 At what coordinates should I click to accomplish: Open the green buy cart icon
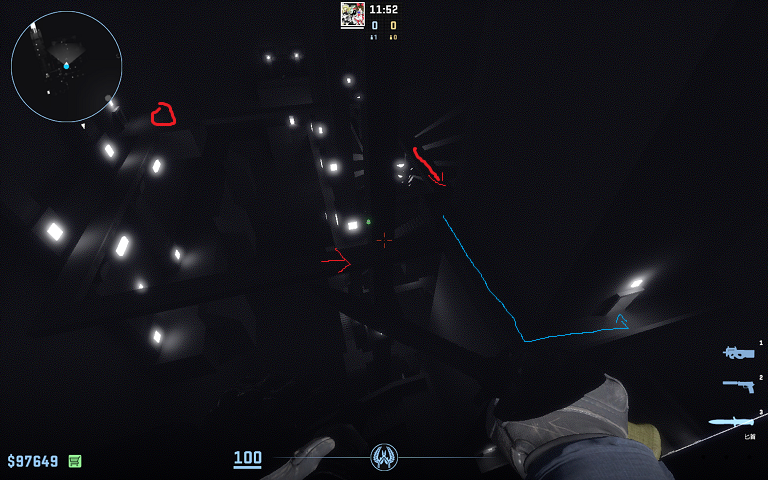click(75, 461)
